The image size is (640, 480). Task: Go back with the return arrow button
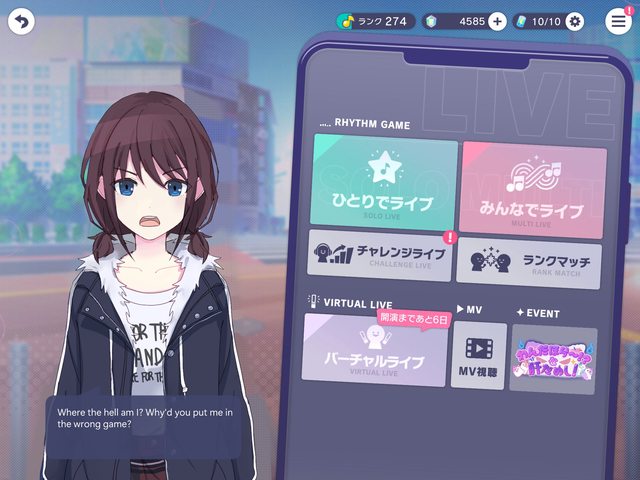click(21, 21)
